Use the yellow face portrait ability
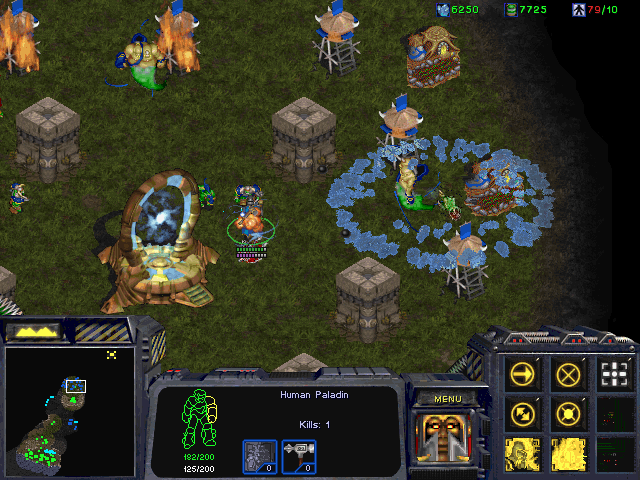This screenshot has height=480, width=640. click(x=523, y=452)
